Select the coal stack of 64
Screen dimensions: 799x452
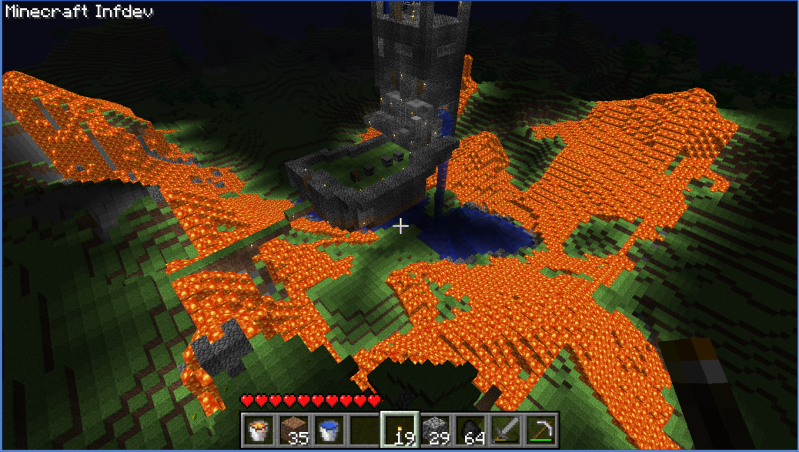tap(470, 430)
